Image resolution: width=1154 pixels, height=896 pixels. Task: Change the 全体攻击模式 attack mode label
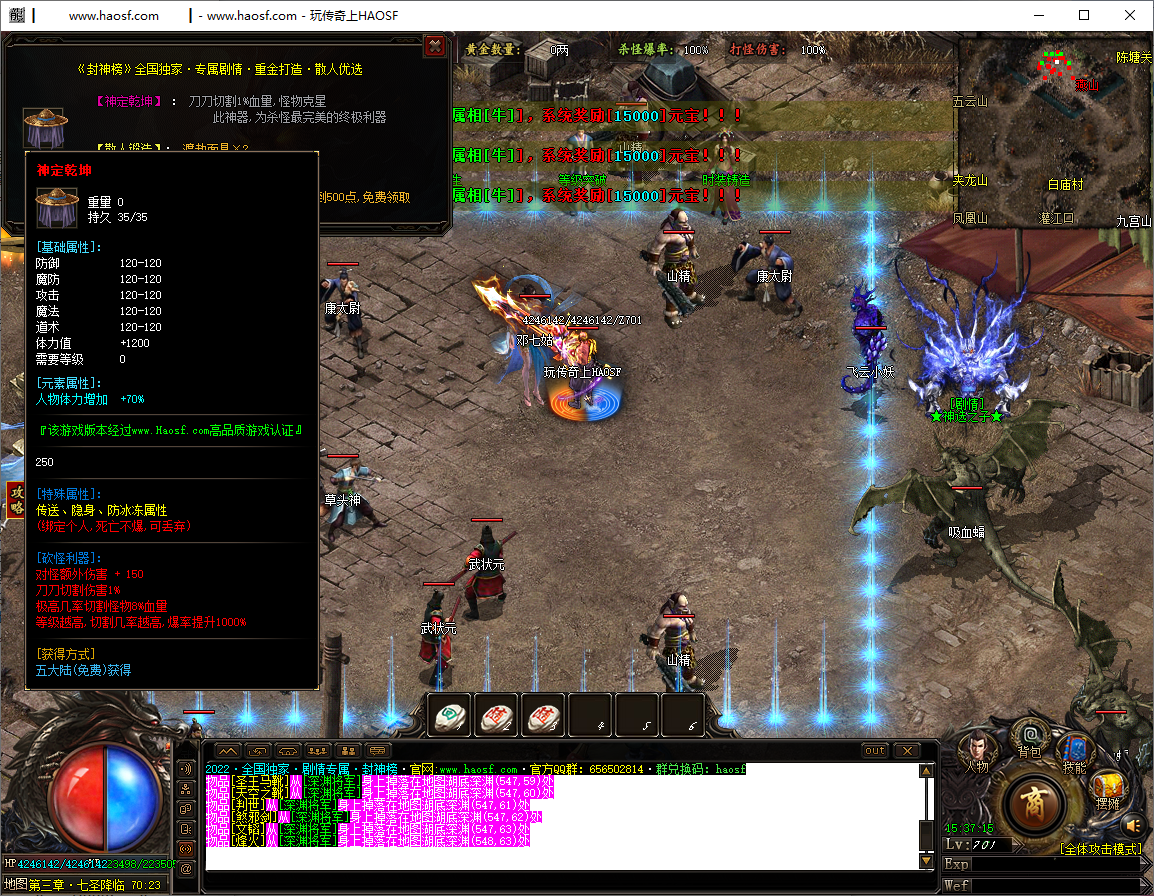coord(1100,849)
